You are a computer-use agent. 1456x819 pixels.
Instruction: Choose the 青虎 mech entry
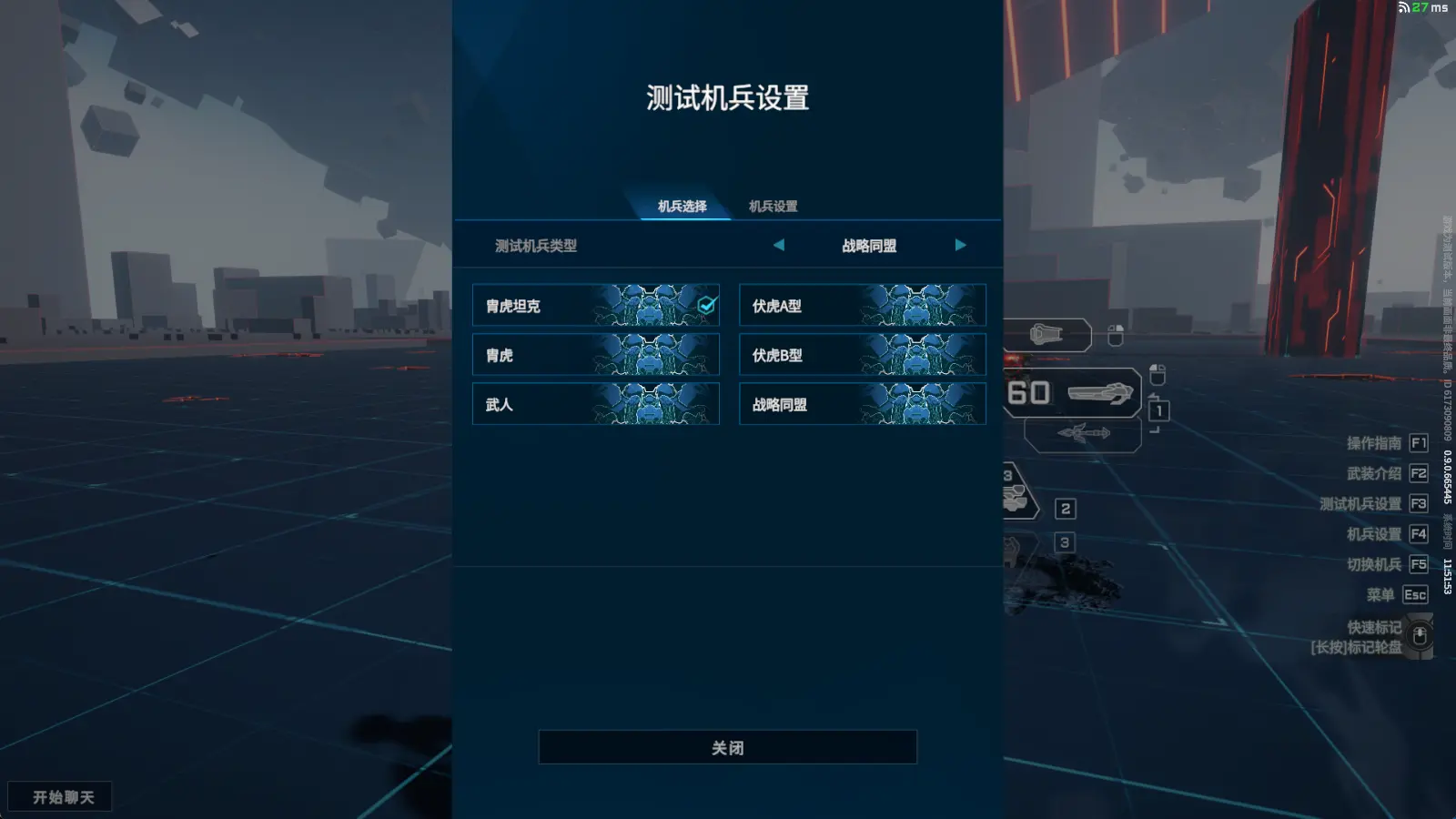click(595, 355)
